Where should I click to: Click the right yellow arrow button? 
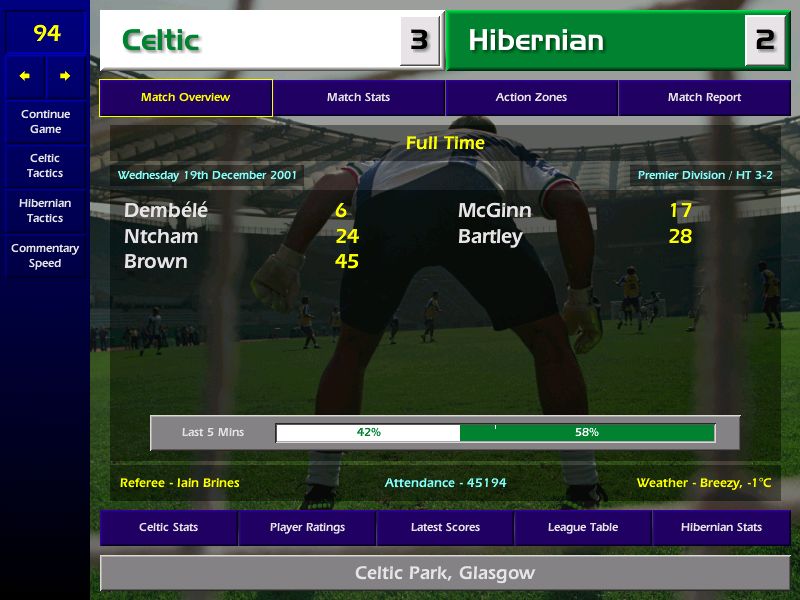(65, 76)
